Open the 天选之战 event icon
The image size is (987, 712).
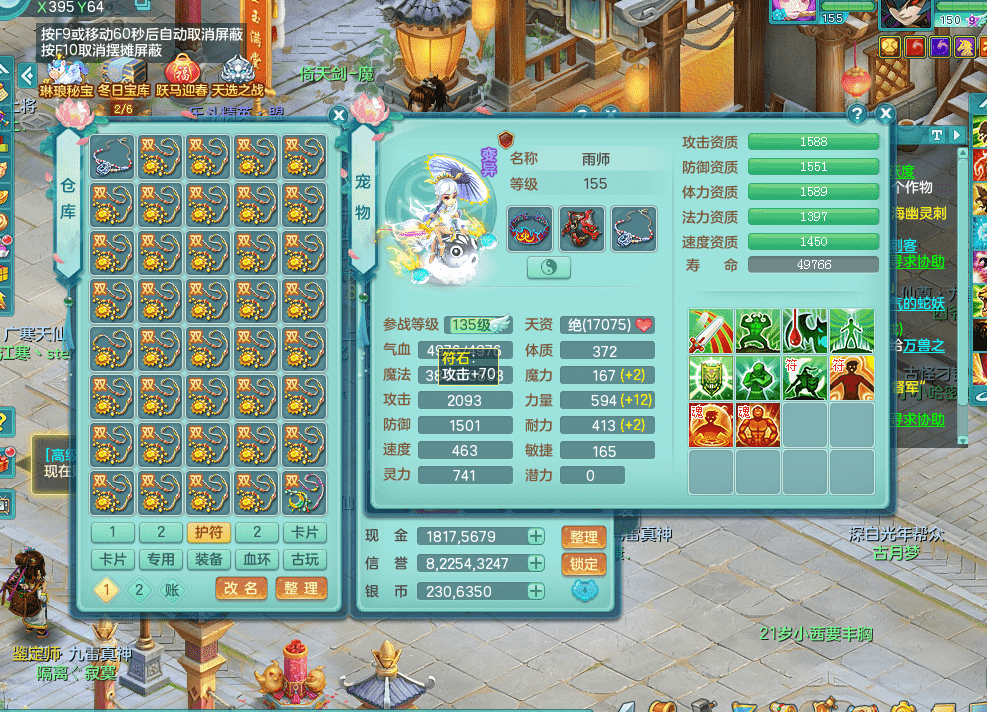coord(238,77)
